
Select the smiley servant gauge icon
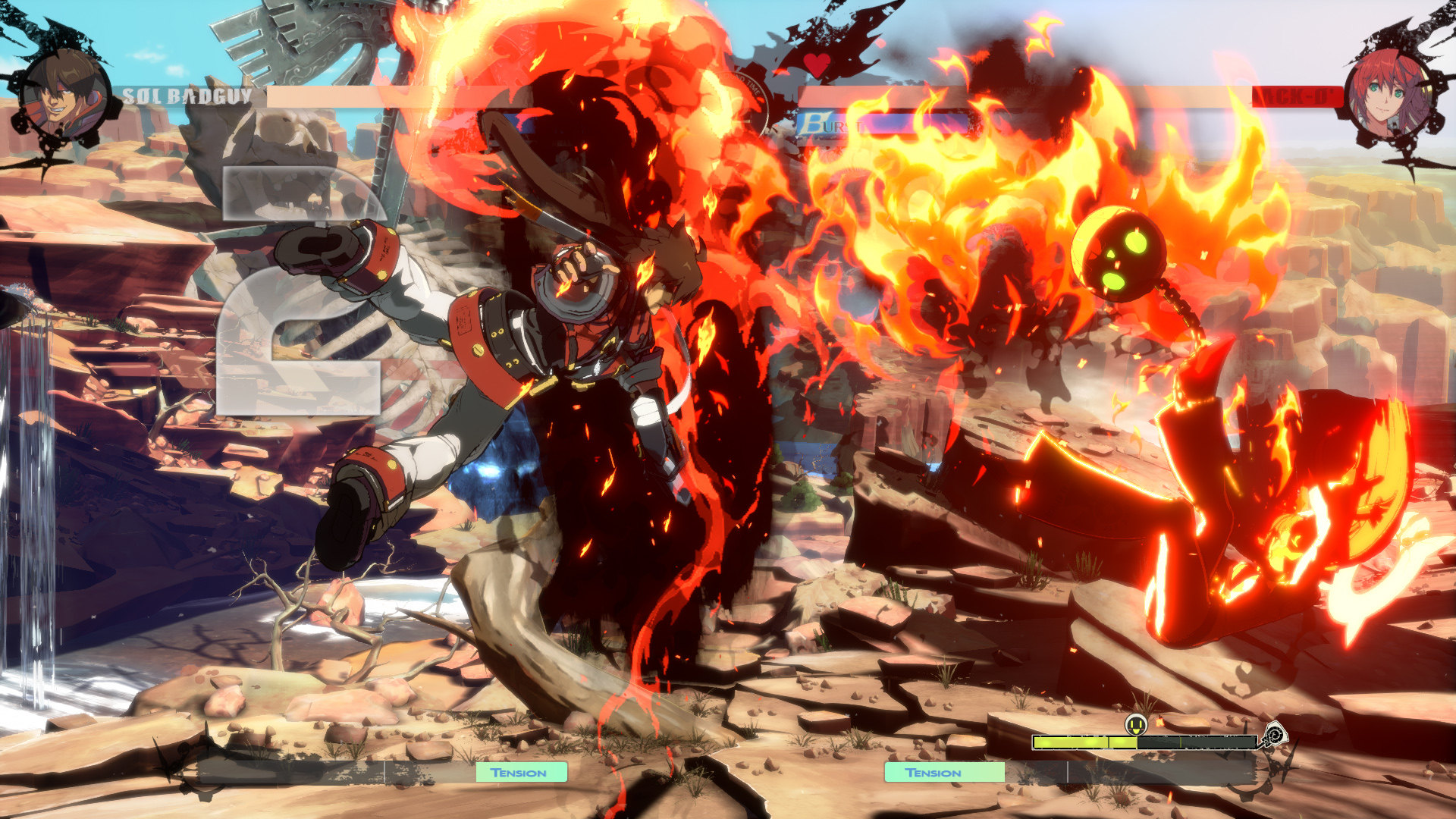(x=1135, y=725)
